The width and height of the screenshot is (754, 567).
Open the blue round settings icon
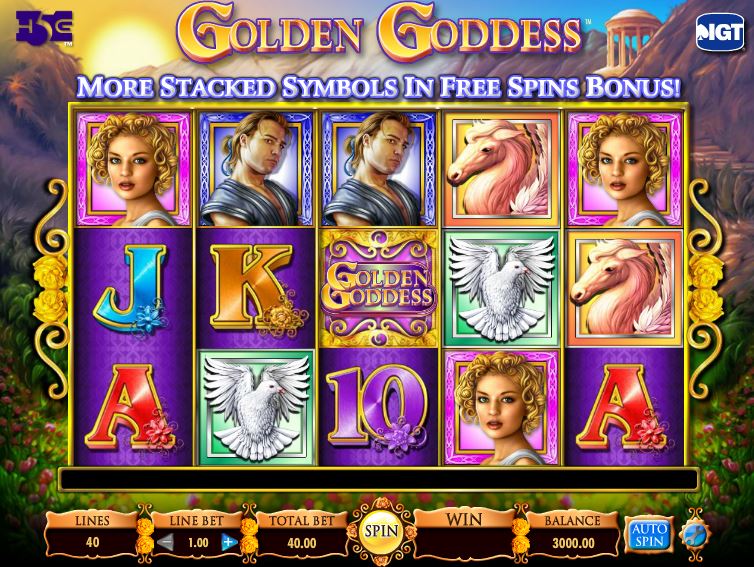(x=696, y=535)
